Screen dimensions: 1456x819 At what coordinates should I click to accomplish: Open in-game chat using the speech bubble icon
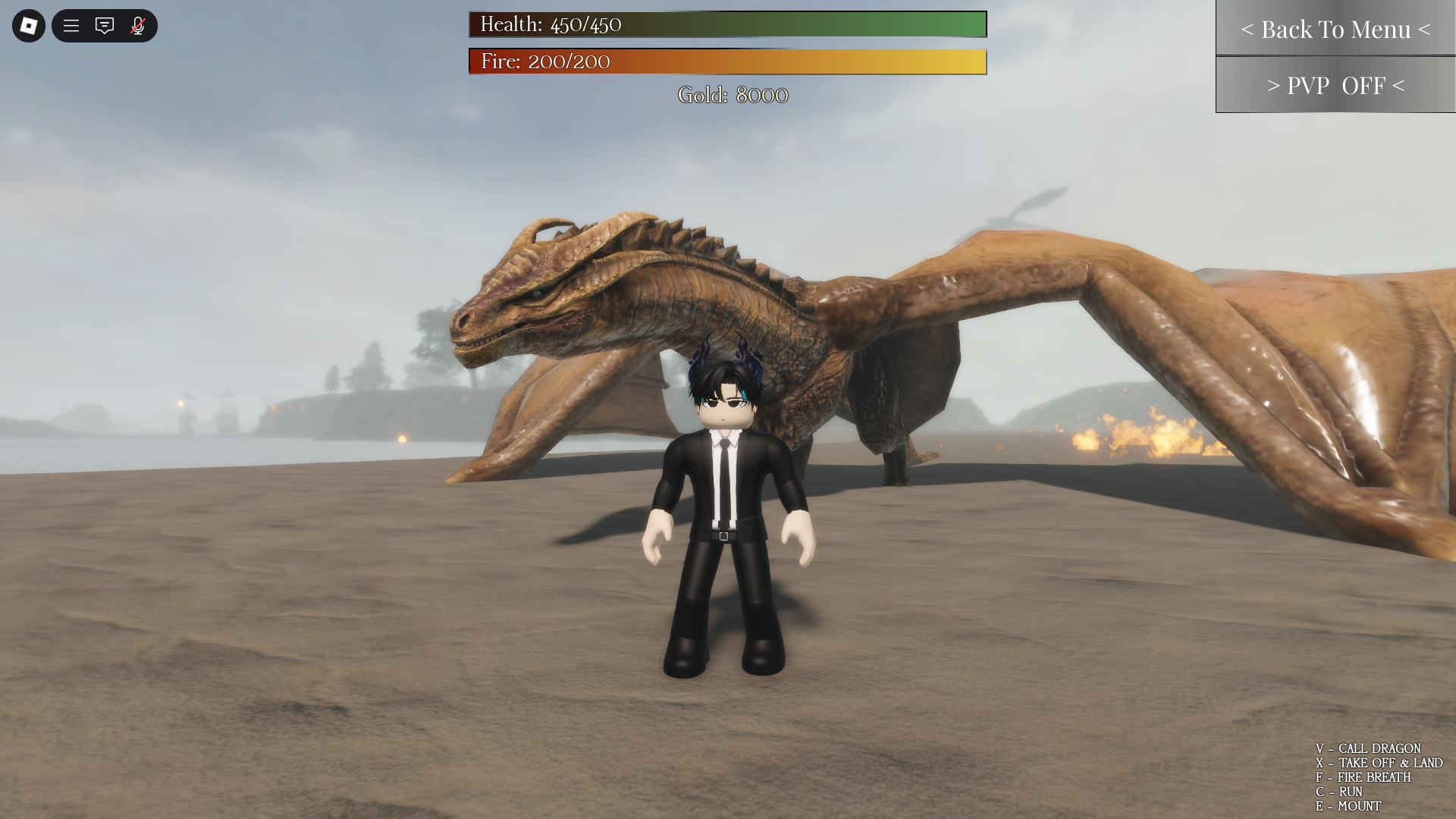coord(105,26)
